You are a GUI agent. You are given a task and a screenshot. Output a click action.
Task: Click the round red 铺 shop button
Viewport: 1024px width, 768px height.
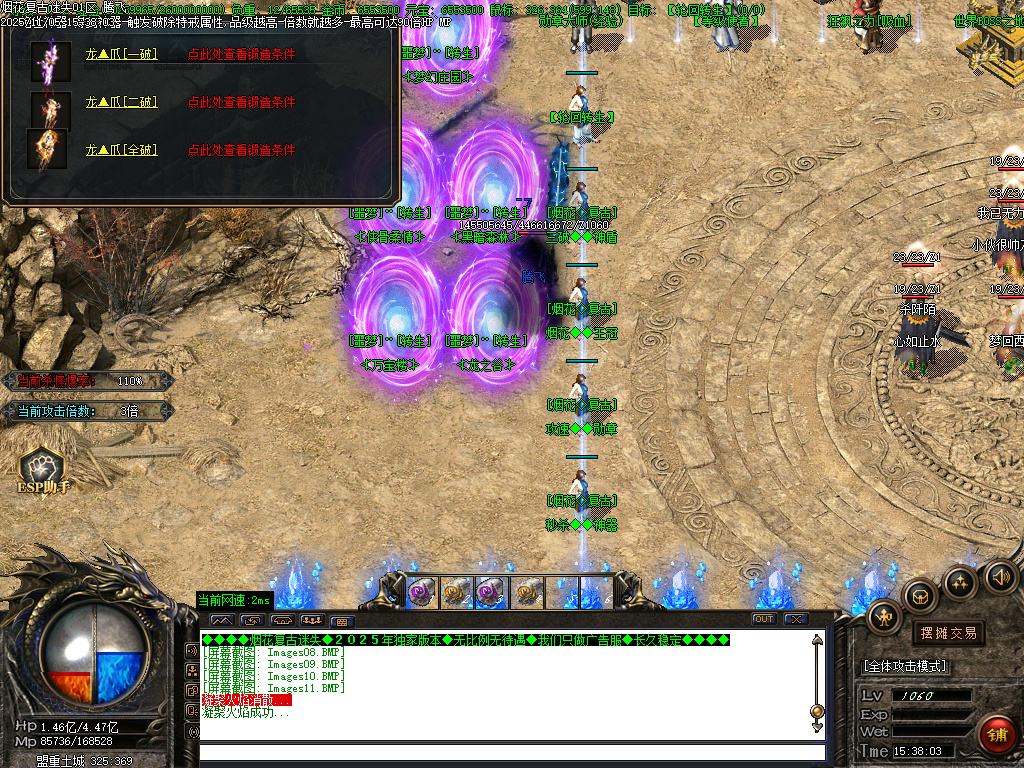click(x=997, y=734)
